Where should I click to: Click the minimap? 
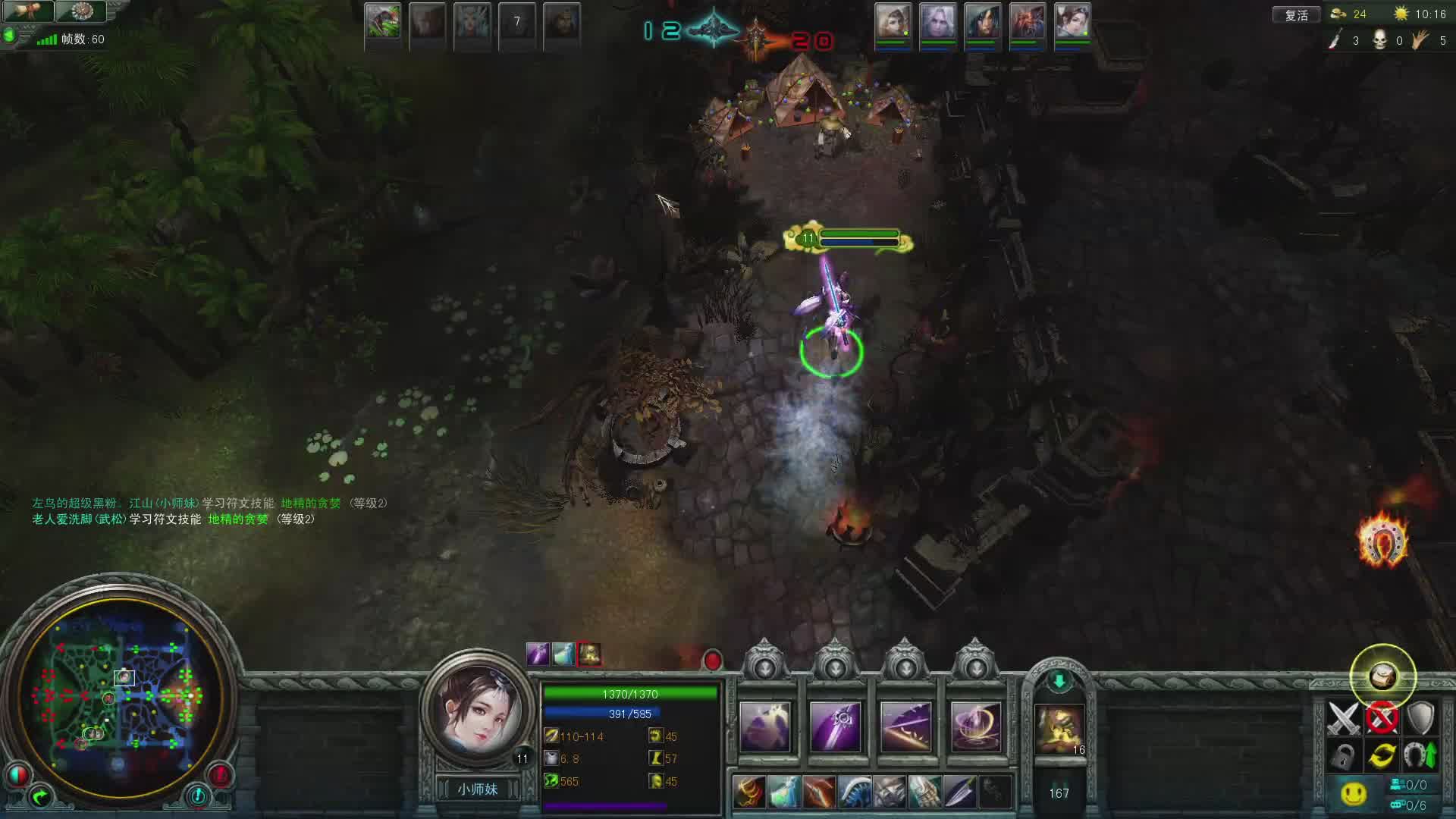(121, 695)
